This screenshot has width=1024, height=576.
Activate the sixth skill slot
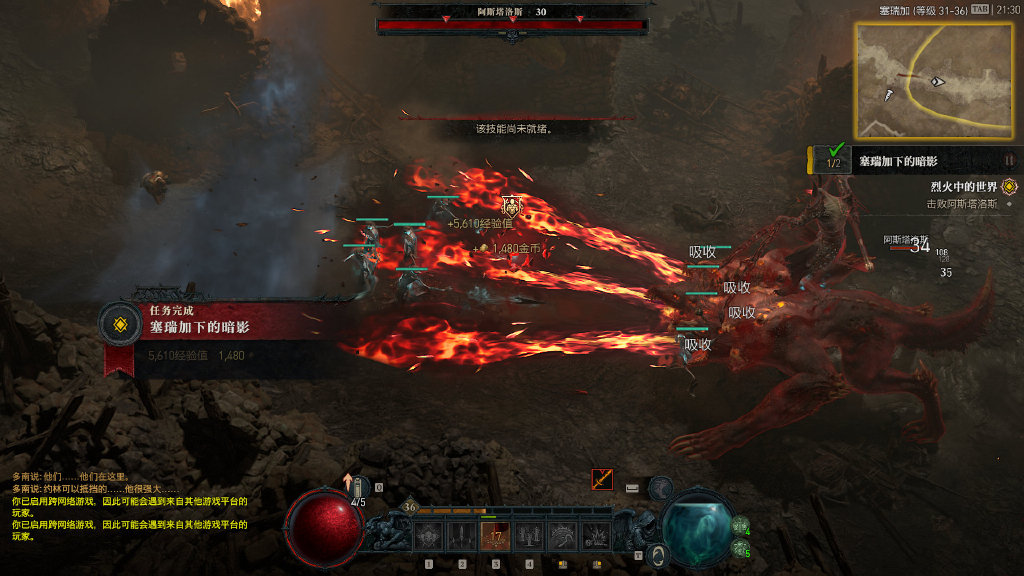tap(597, 537)
